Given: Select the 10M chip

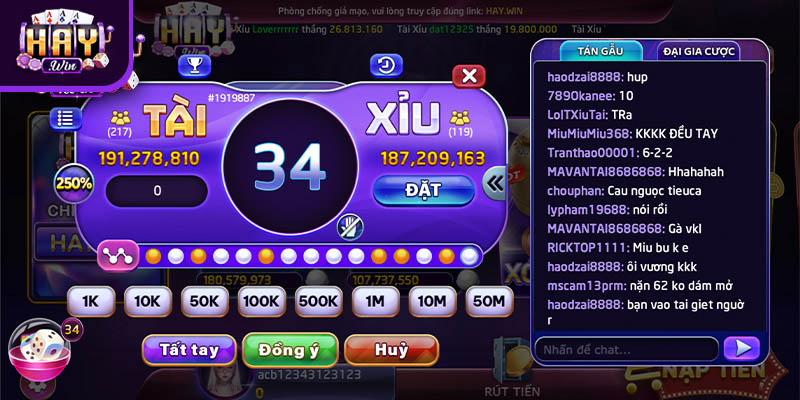Looking at the screenshot, I should point(433,300).
